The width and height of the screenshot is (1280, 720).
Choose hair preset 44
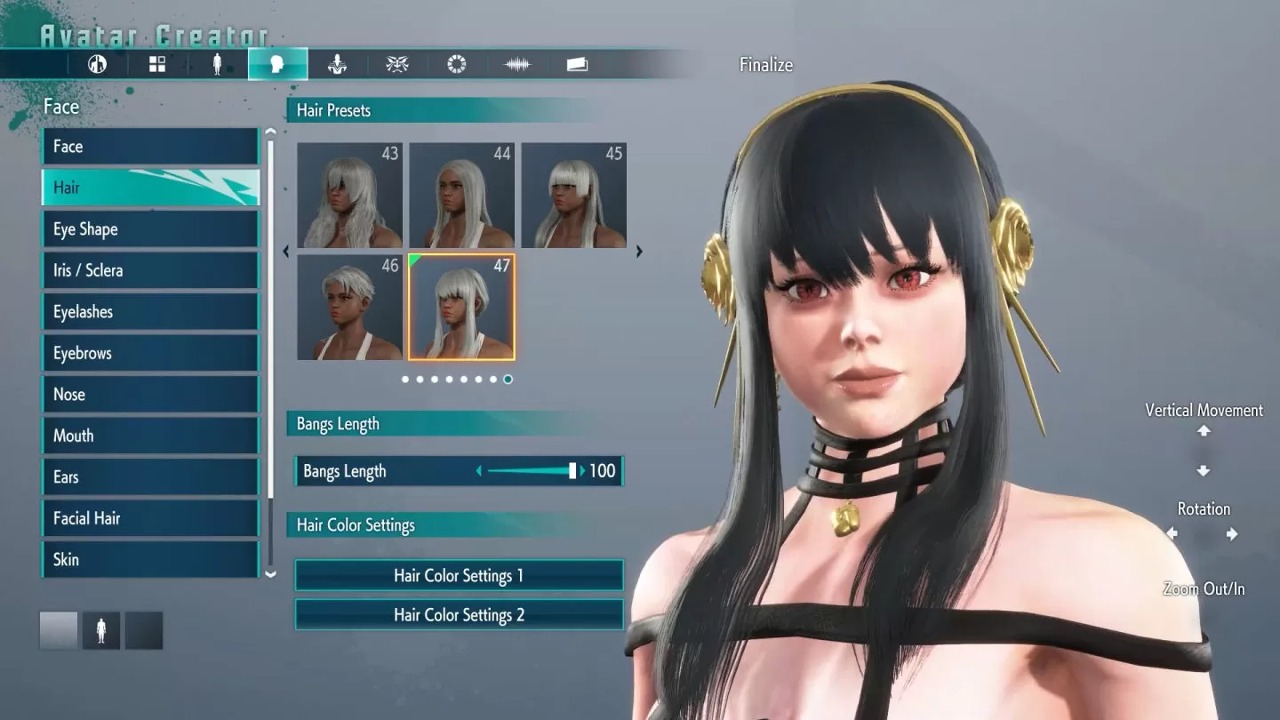(462, 196)
